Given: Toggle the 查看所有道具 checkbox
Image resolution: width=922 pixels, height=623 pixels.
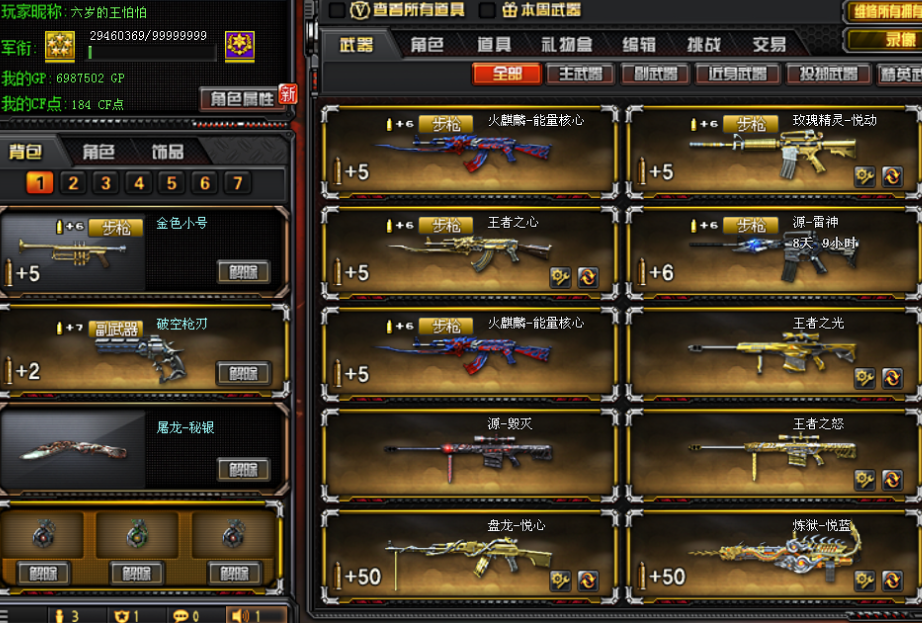Looking at the screenshot, I should 337,10.
